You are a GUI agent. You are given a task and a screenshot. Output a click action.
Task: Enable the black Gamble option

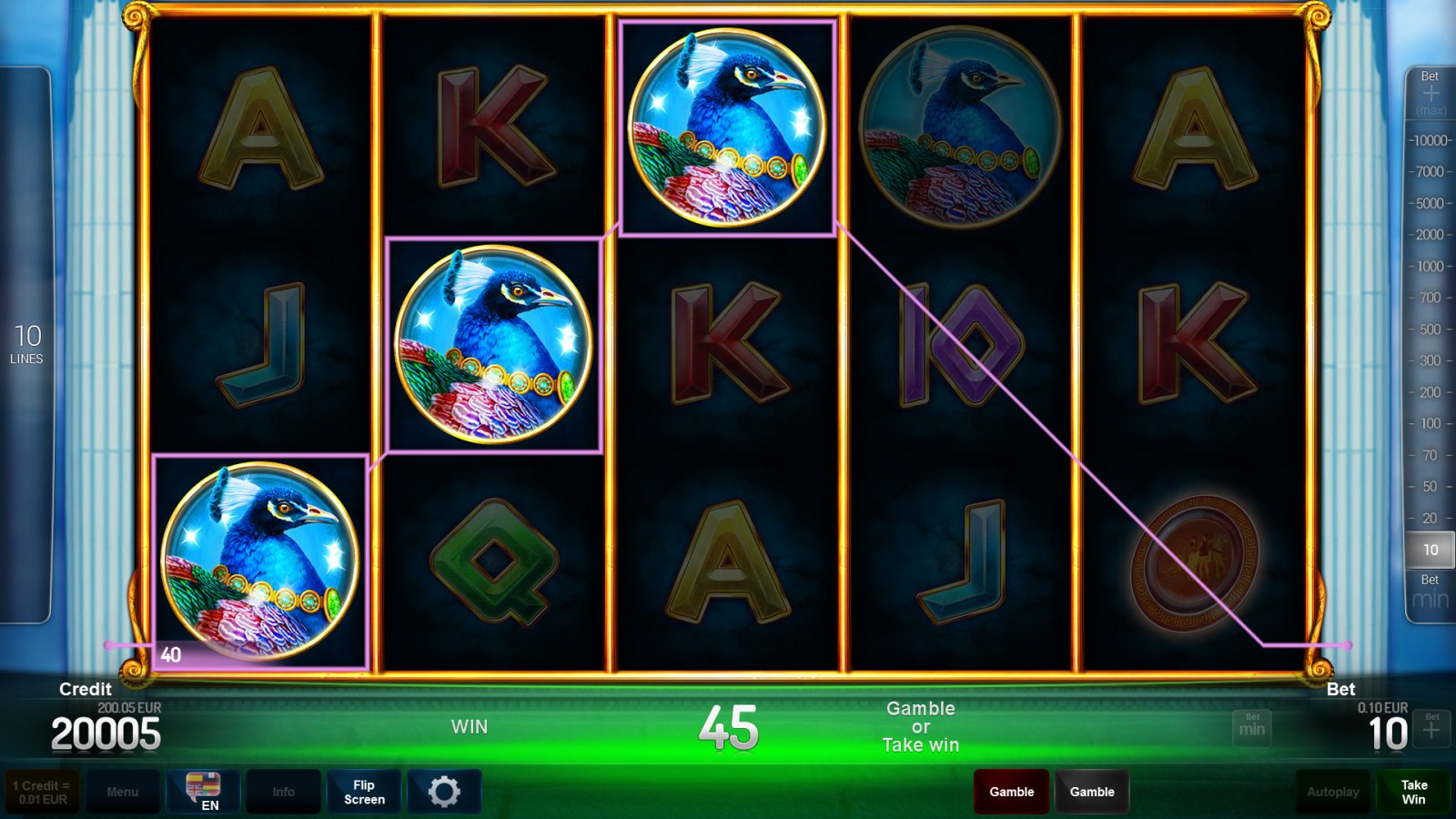click(x=1092, y=791)
